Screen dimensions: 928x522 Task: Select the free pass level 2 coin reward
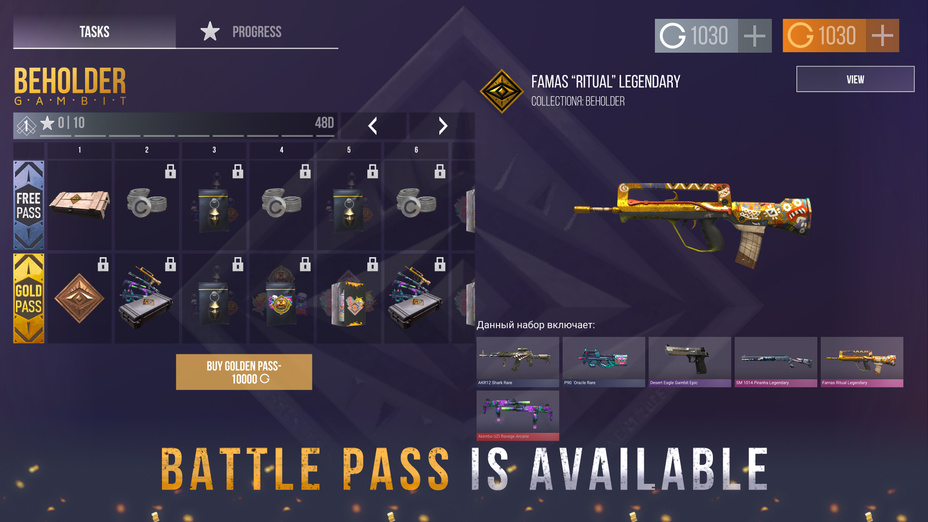(x=147, y=204)
